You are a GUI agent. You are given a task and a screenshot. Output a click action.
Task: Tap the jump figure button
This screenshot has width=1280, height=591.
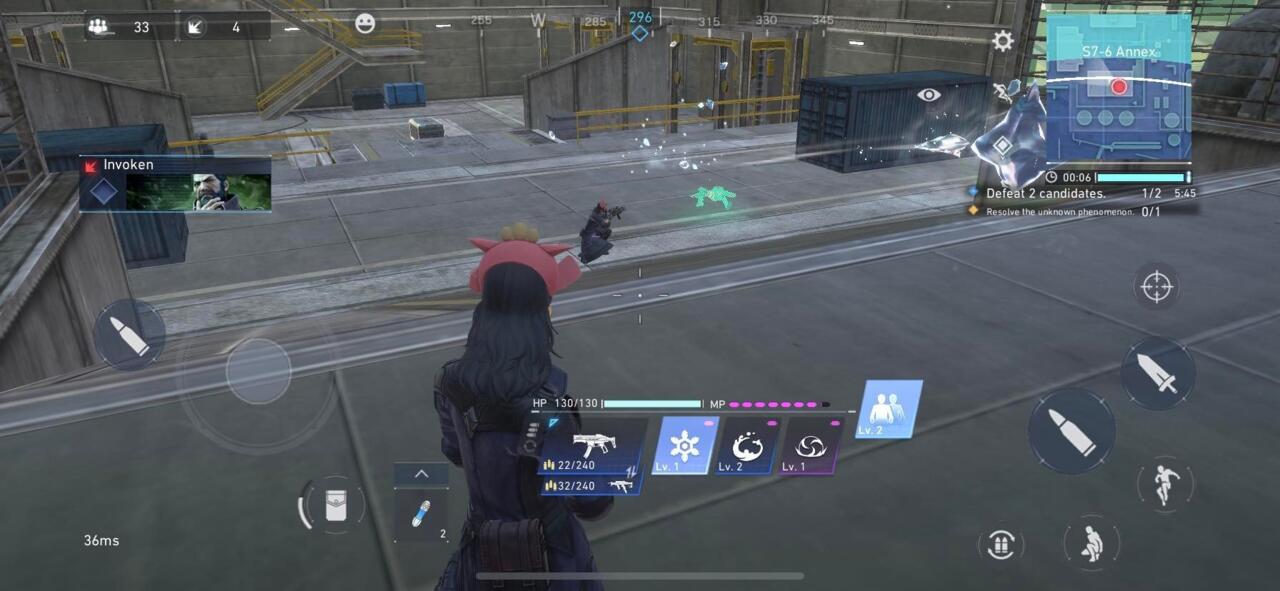click(1165, 485)
